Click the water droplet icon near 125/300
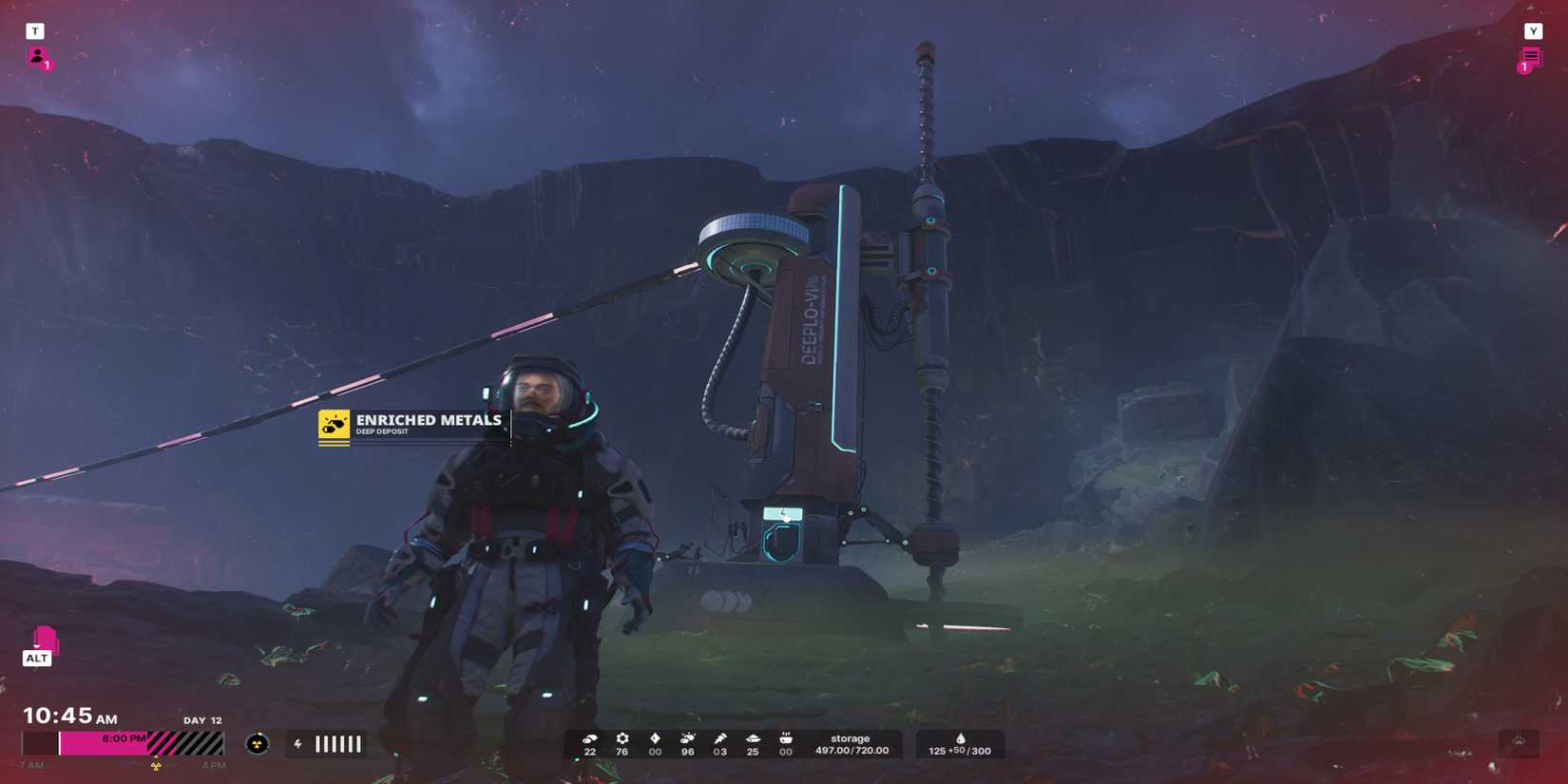The image size is (1568, 784). coord(961,738)
